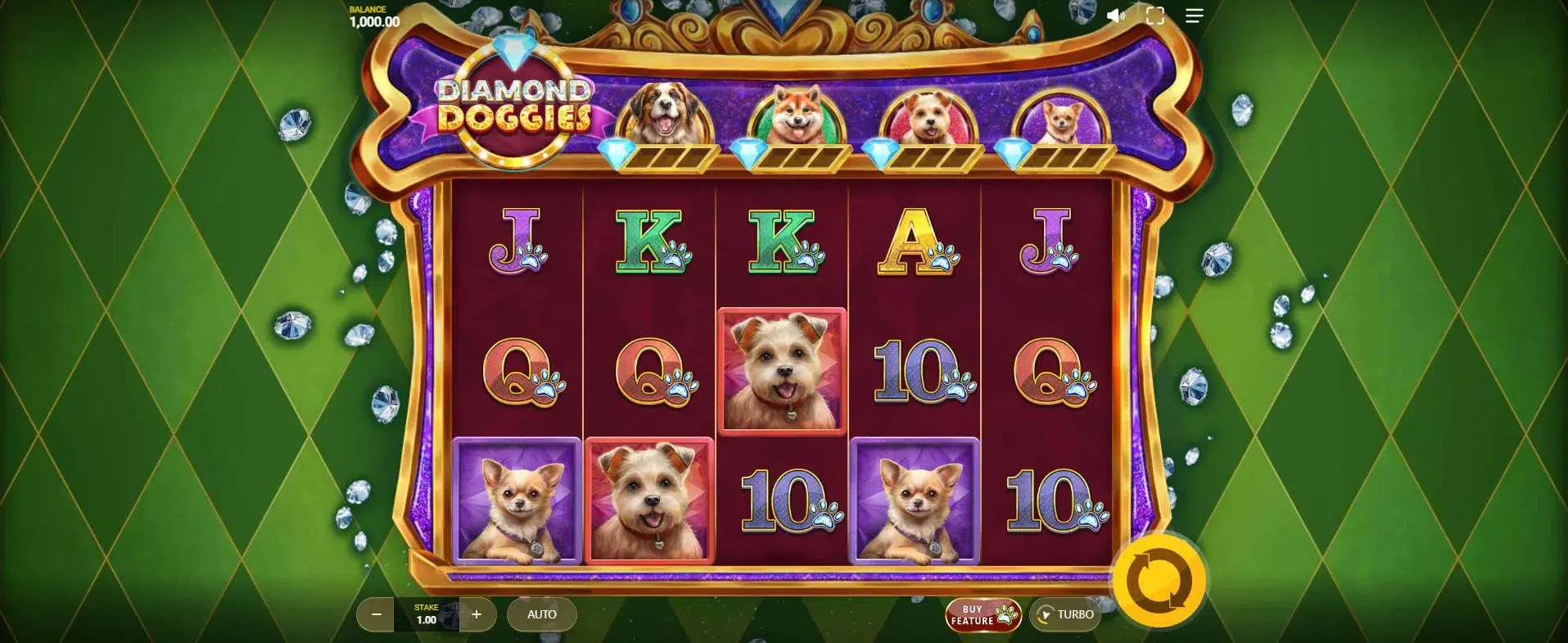Open the AUTO spin options
1568x643 pixels.
point(541,614)
